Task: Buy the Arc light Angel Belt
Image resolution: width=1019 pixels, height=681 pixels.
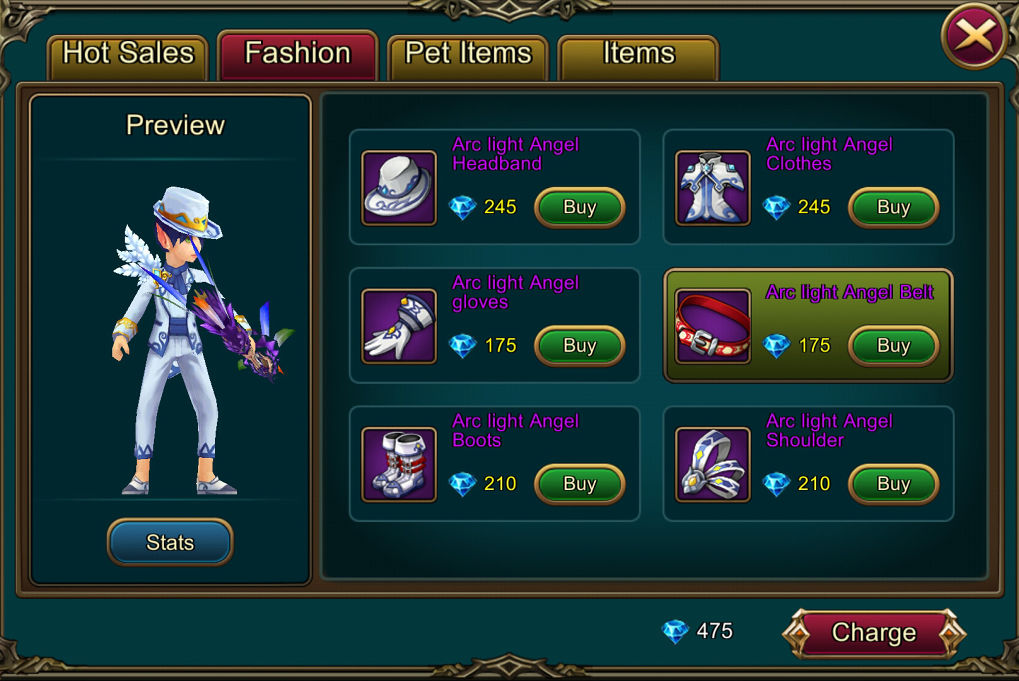Action: 893,346
